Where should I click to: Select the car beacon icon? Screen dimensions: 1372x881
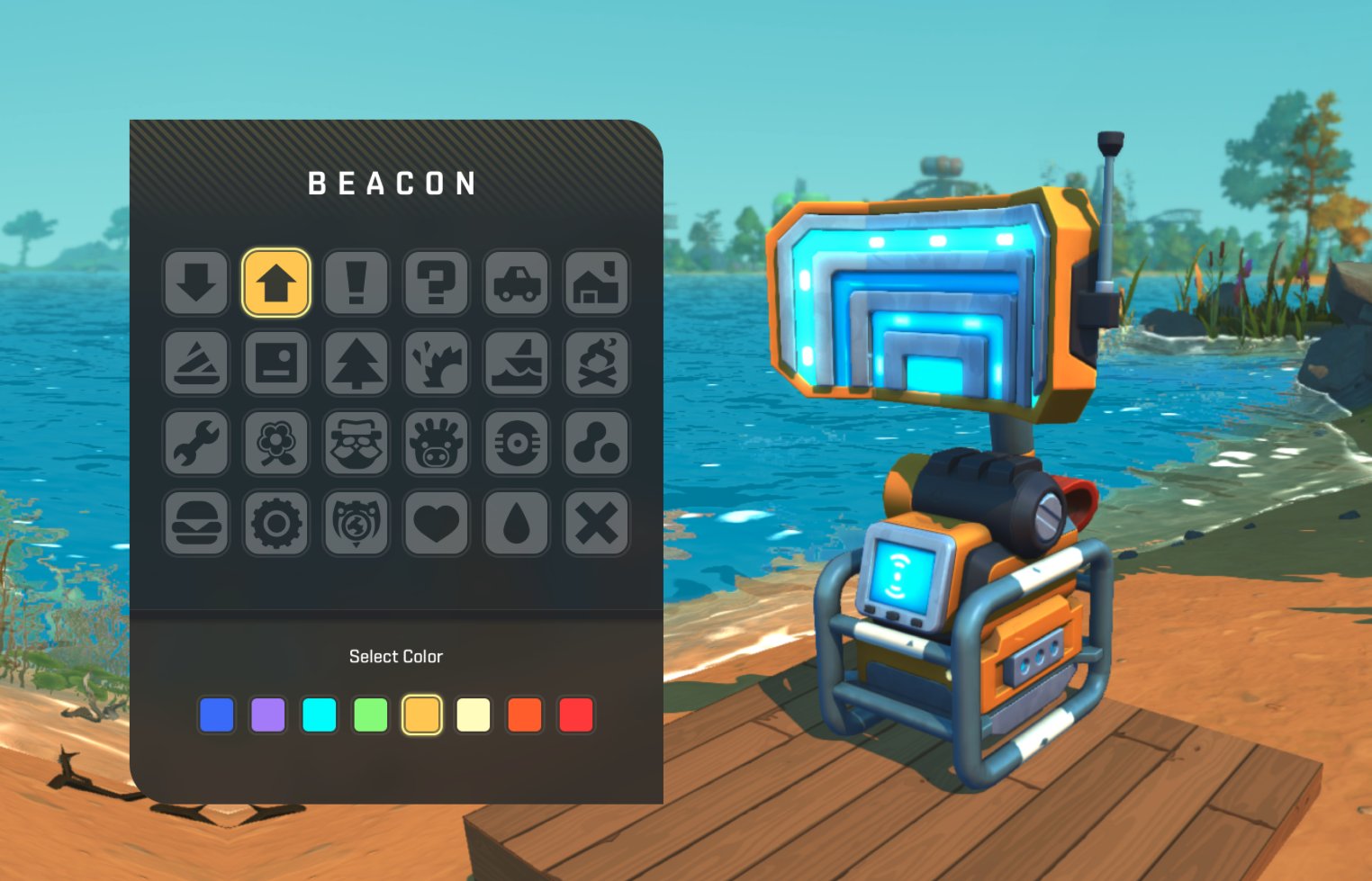pyautogui.click(x=516, y=283)
